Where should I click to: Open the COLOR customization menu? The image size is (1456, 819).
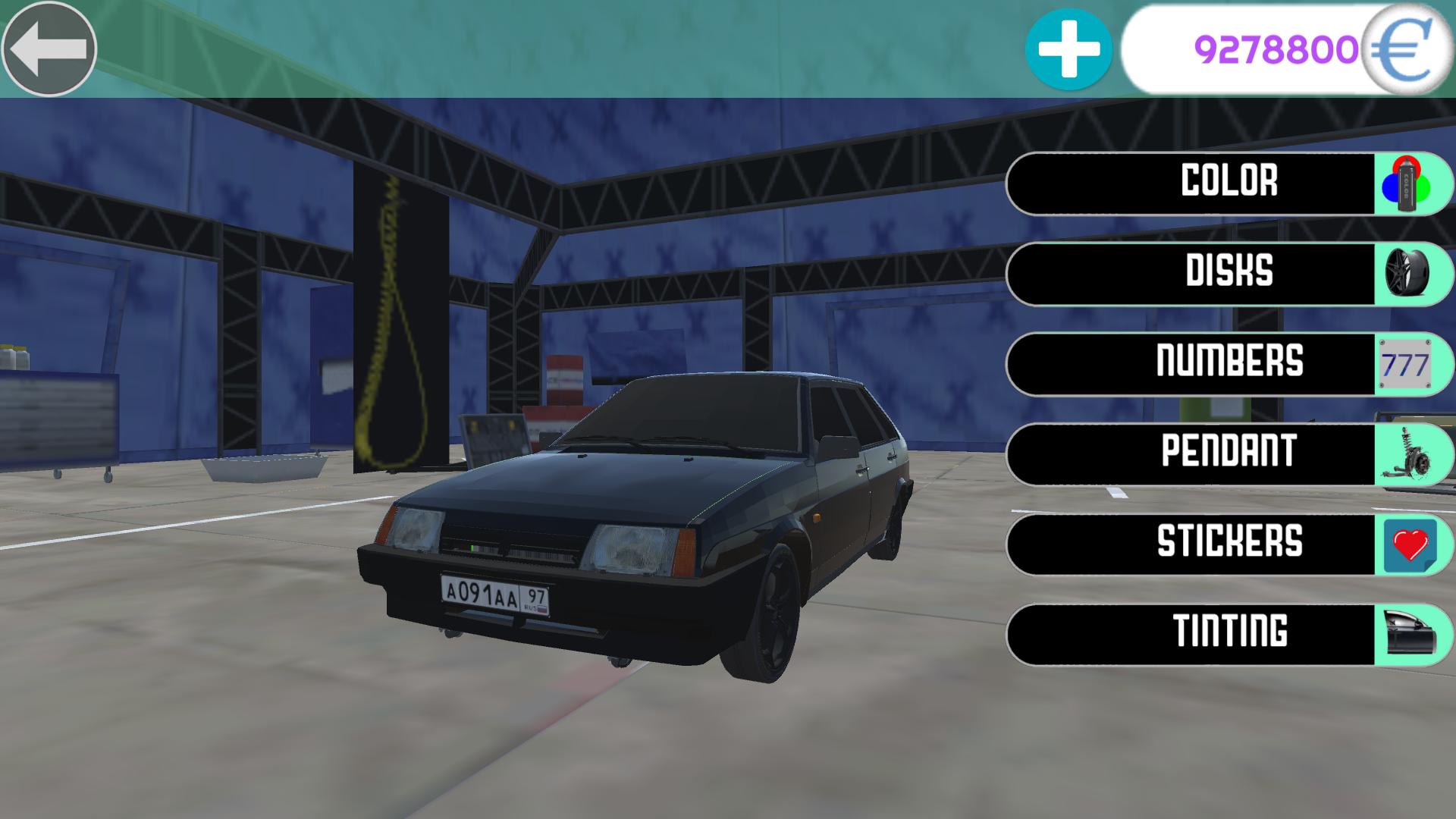1228,183
